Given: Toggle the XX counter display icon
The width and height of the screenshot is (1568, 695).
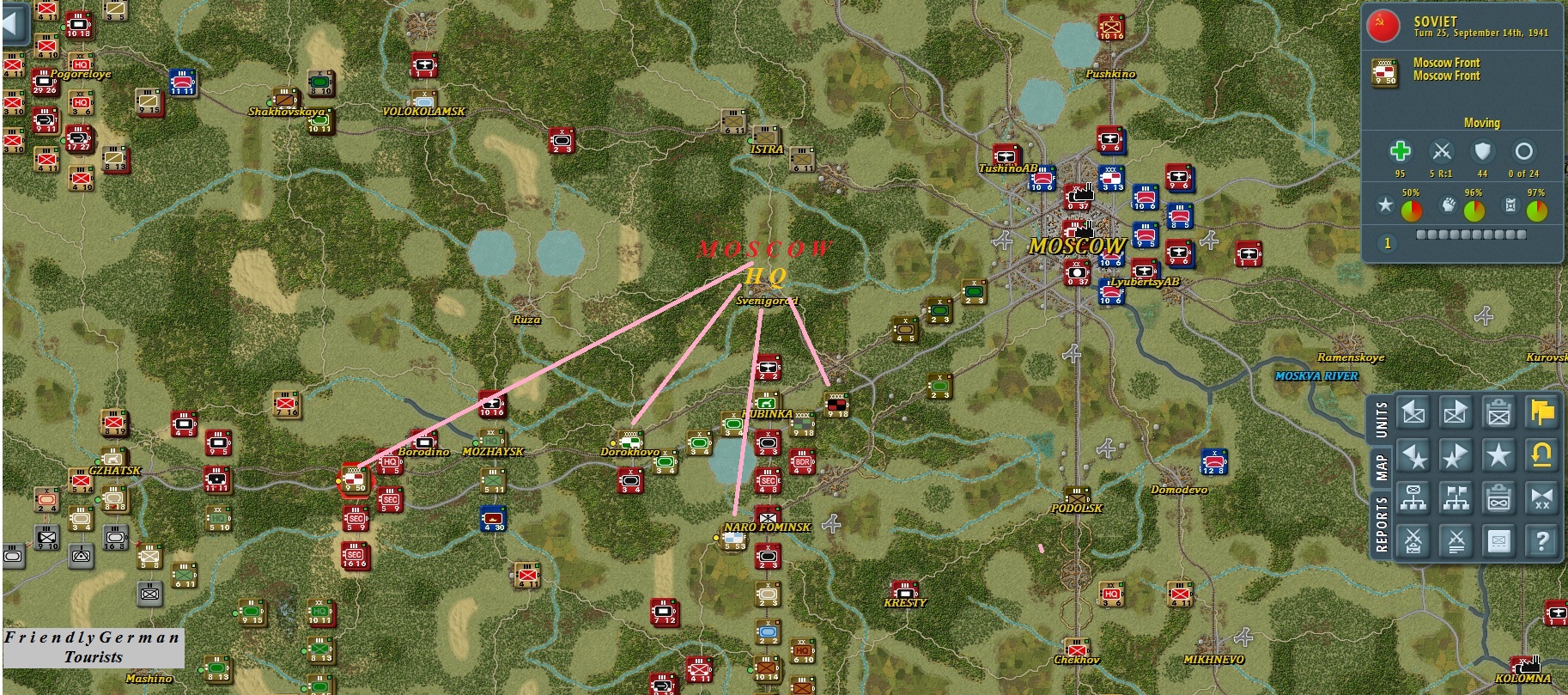Looking at the screenshot, I should (x=1542, y=498).
